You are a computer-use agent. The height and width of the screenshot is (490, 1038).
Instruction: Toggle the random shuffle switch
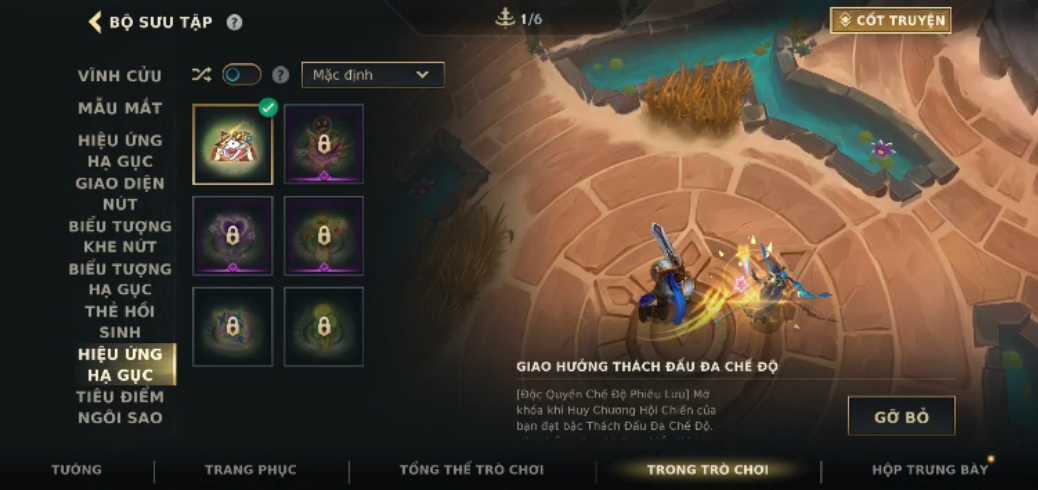click(x=241, y=75)
